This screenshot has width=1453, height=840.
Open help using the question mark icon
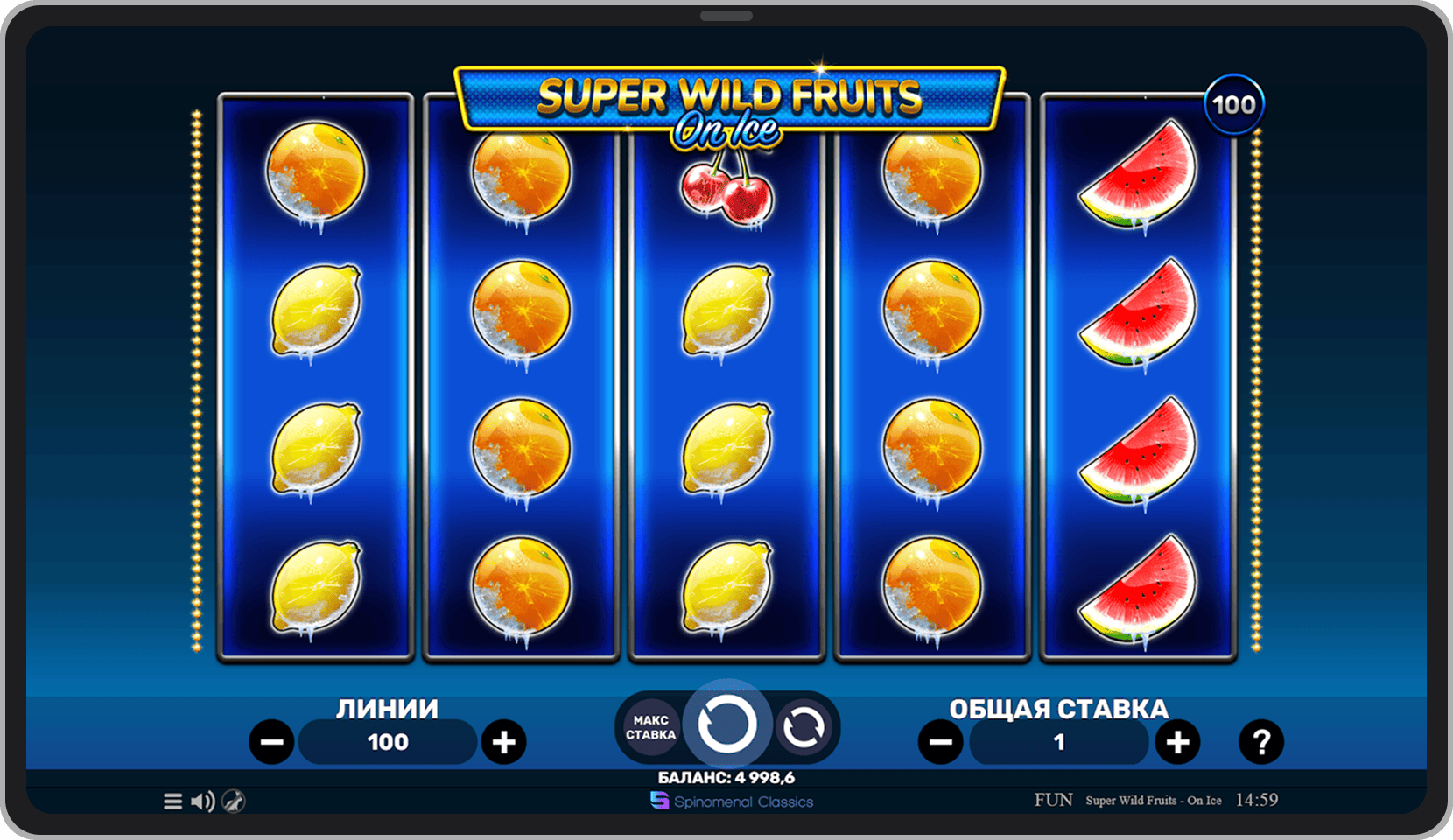pos(1260,742)
